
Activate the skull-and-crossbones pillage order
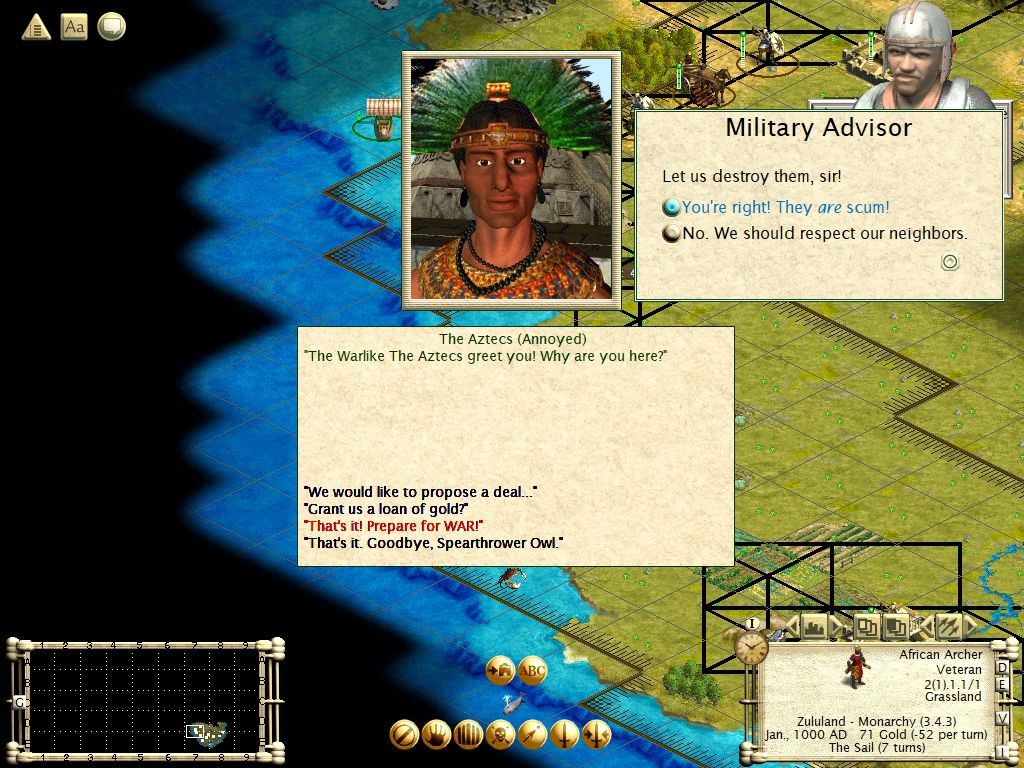pos(500,735)
